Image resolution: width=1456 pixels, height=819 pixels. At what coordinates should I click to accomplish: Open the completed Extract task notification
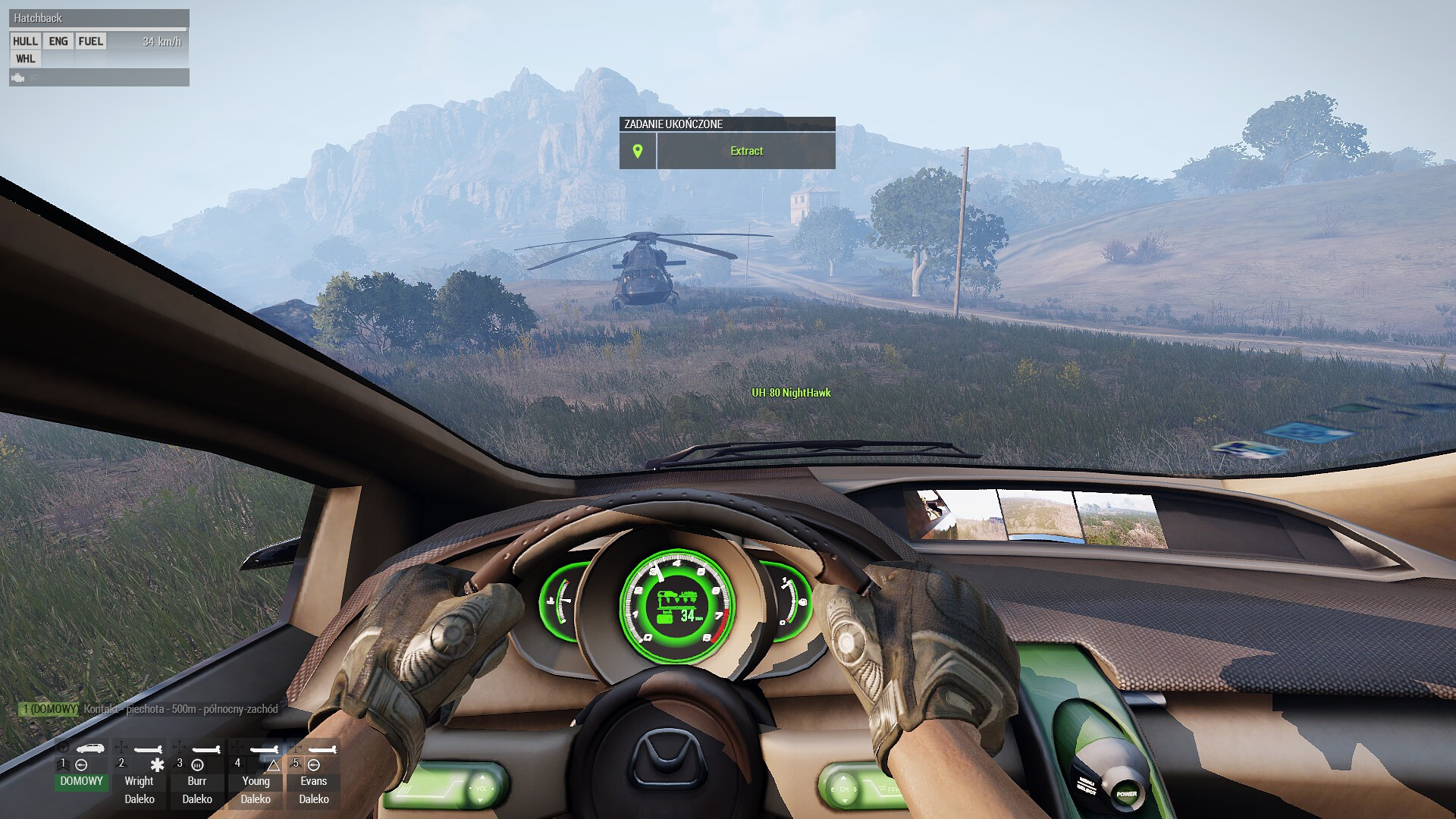click(746, 151)
